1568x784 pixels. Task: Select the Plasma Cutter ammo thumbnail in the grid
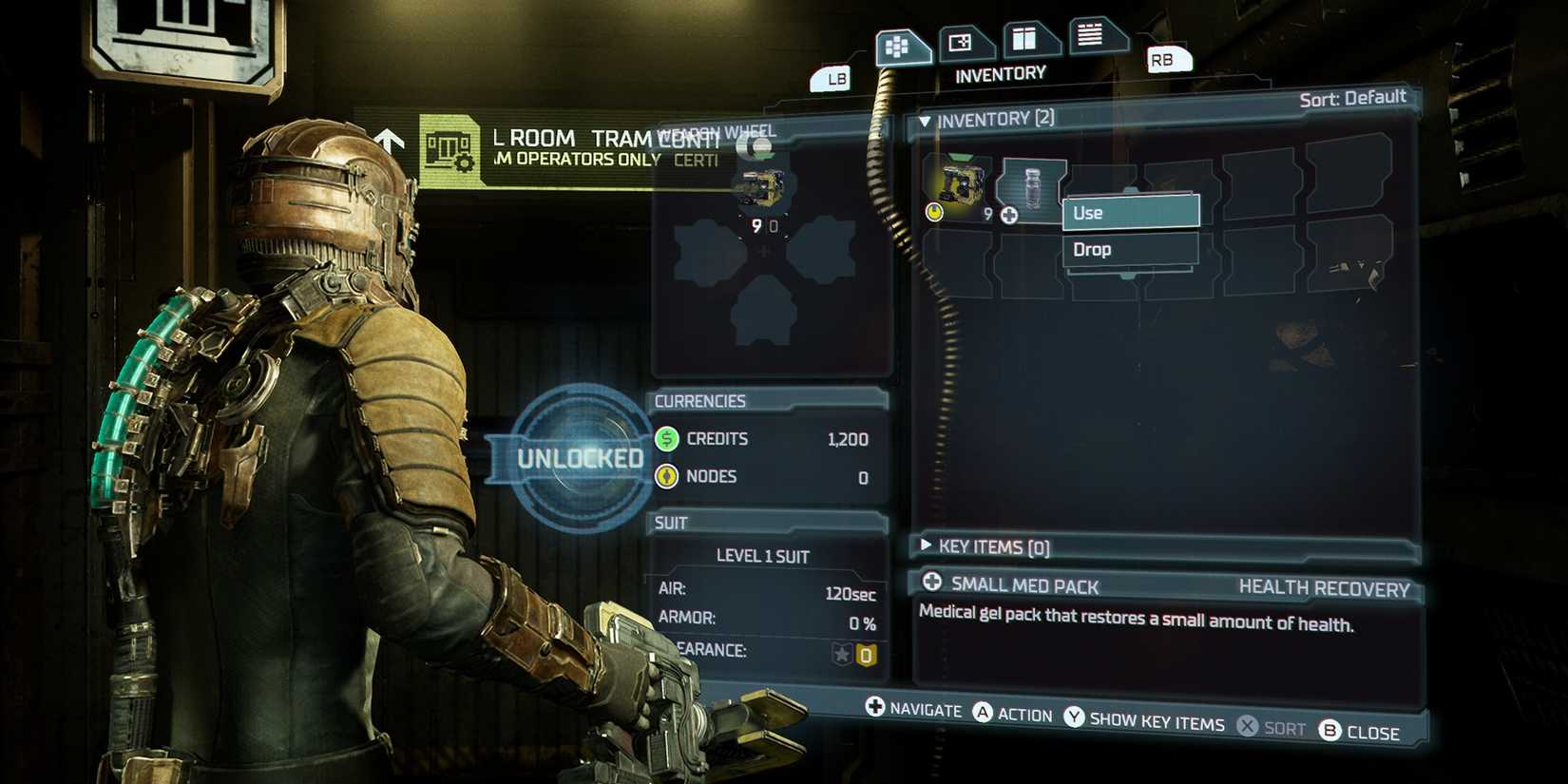click(x=960, y=182)
